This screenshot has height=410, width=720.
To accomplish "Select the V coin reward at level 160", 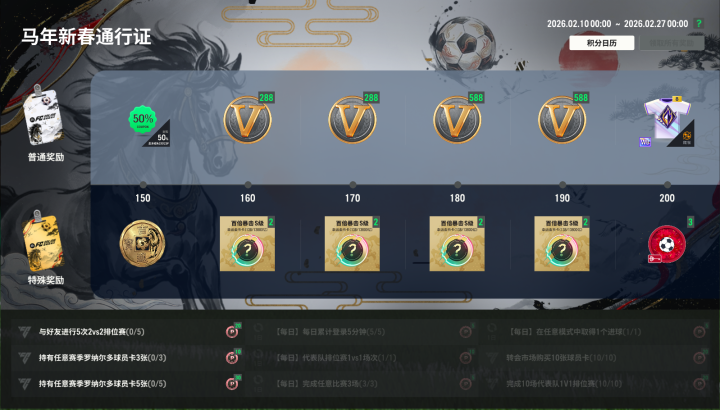I will click(x=247, y=121).
